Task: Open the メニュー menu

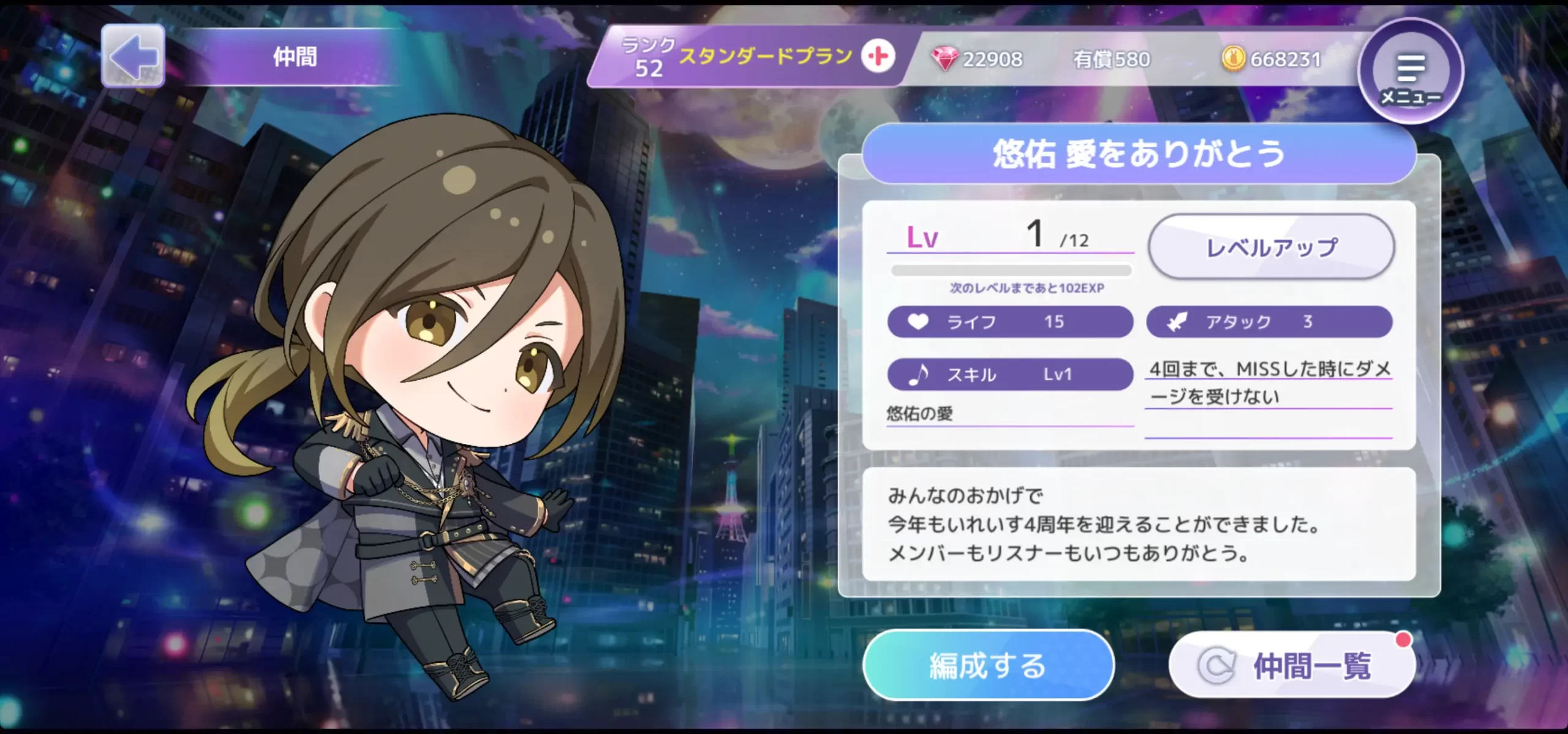Action: click(x=1411, y=72)
